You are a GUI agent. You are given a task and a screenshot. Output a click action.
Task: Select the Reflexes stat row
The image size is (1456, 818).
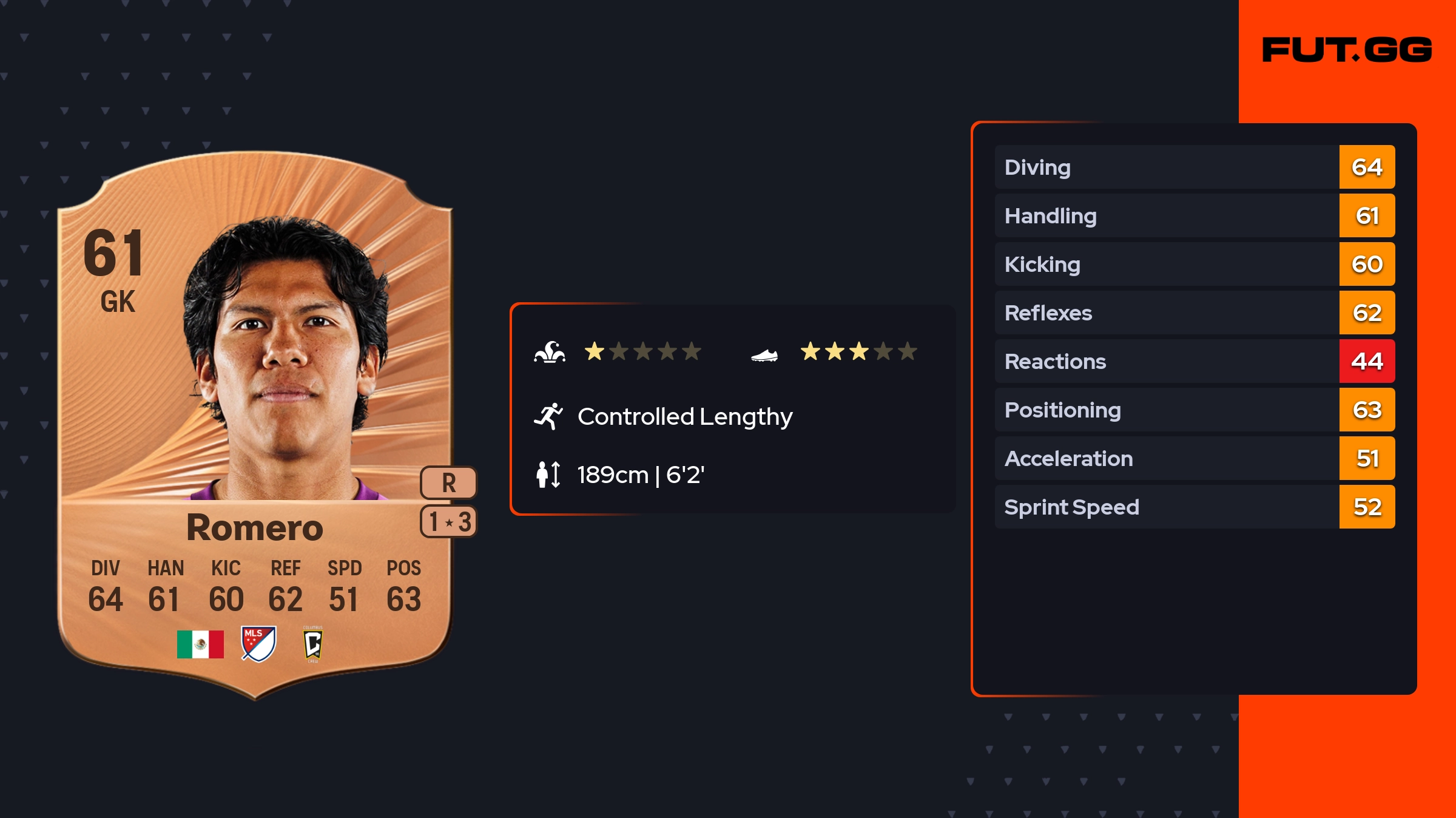pyautogui.click(x=1194, y=313)
